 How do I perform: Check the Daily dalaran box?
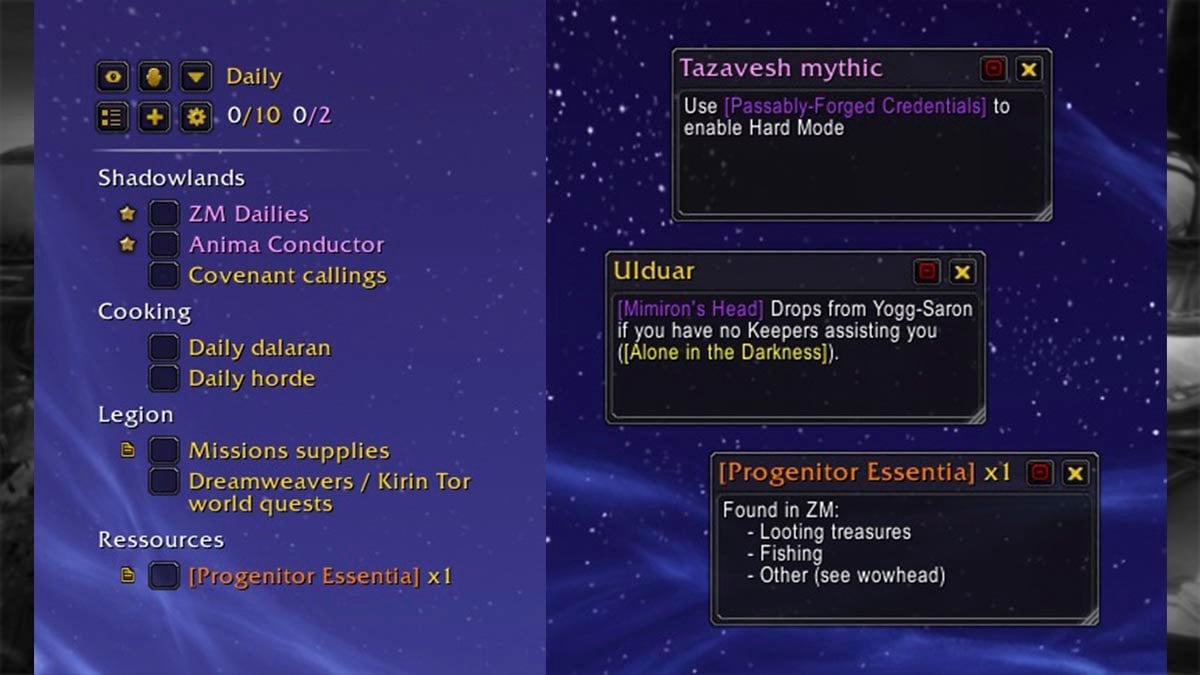(x=164, y=348)
